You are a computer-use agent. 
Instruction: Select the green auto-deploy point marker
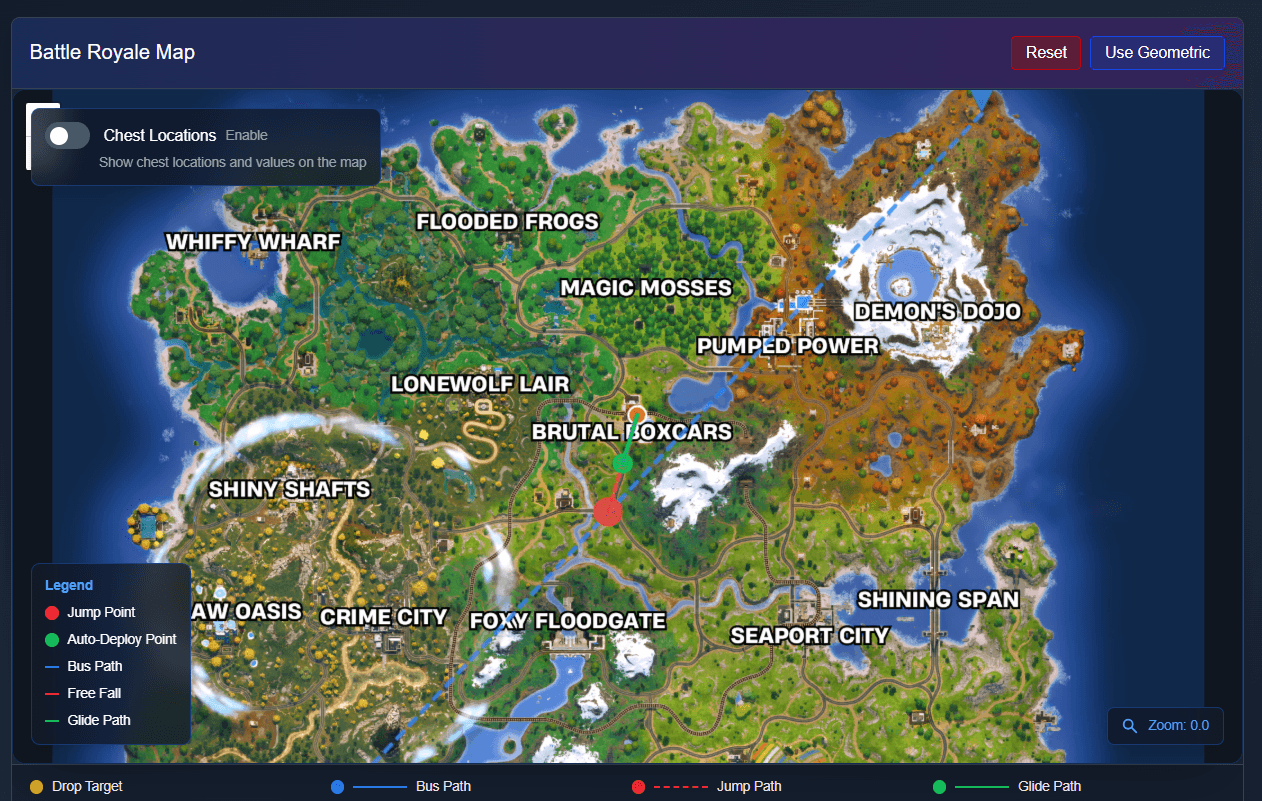[623, 462]
